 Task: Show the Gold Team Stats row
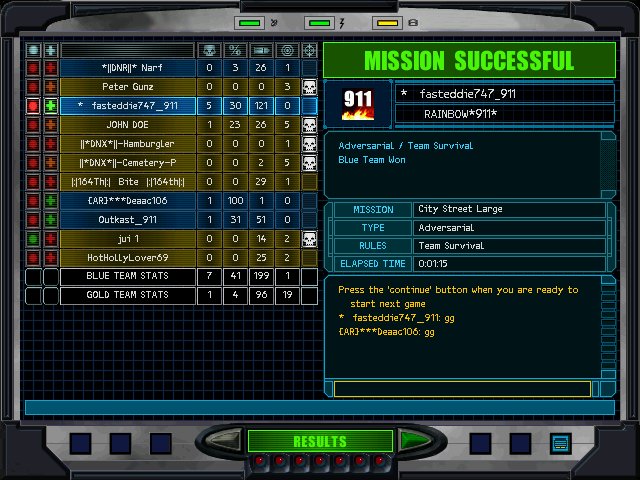127,295
